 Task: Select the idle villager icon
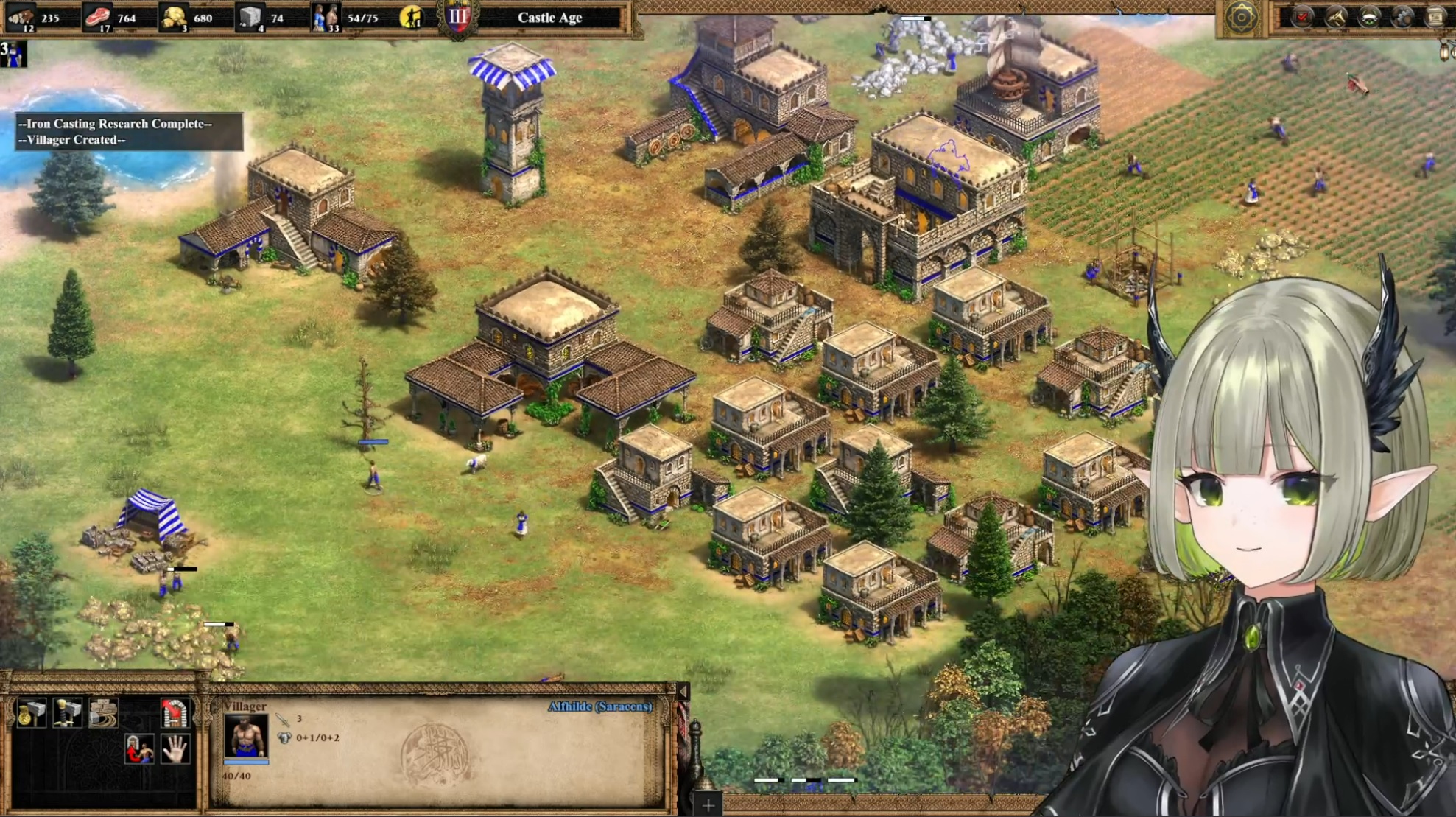[x=411, y=17]
